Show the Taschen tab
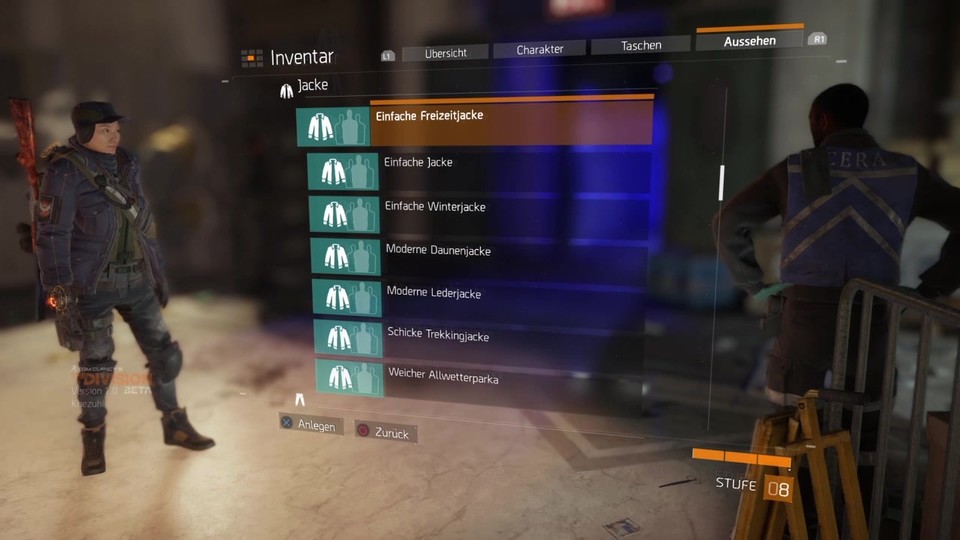The width and height of the screenshot is (960, 540). pyautogui.click(x=640, y=46)
